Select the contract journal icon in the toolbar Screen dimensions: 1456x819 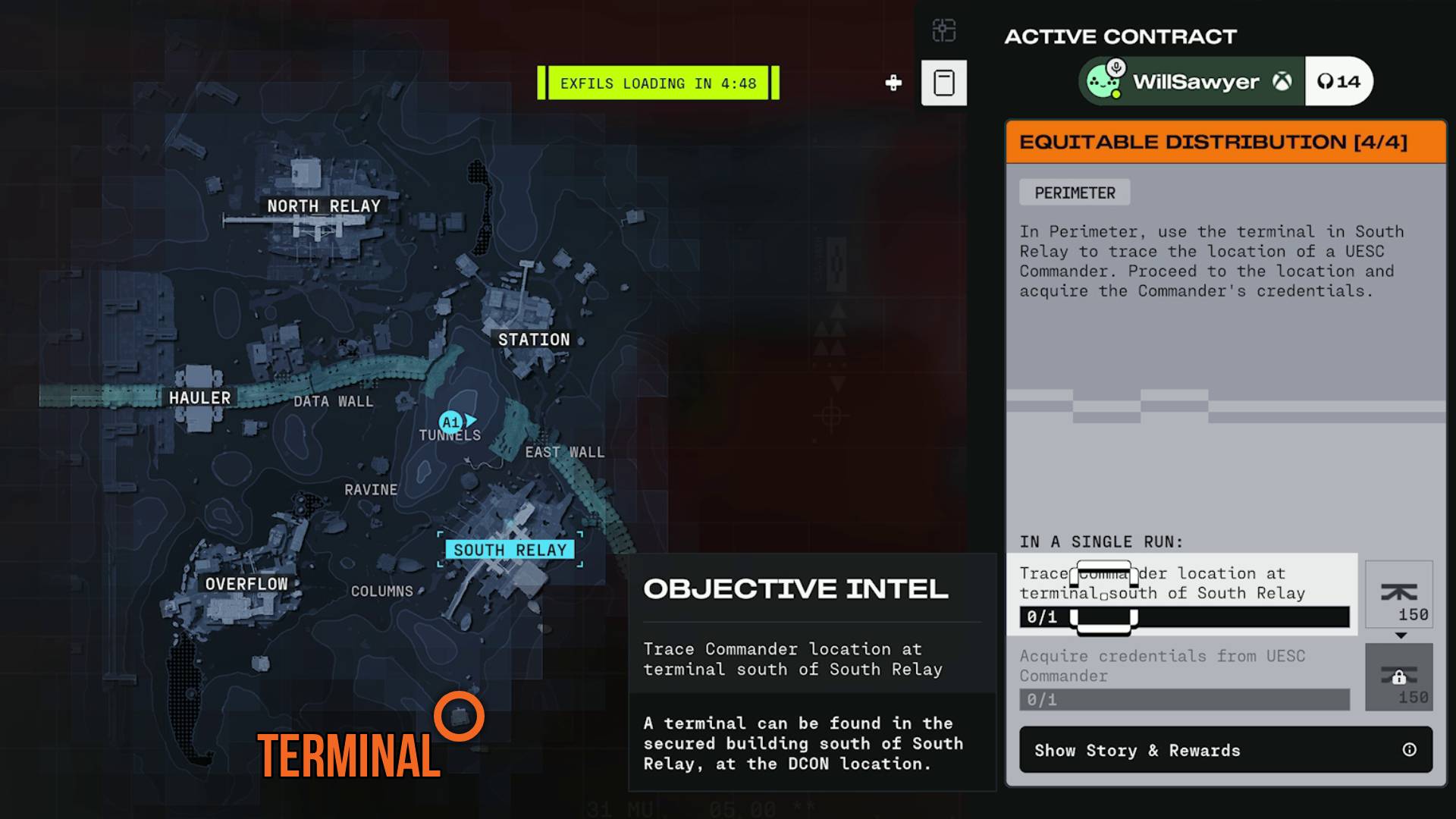(x=943, y=82)
